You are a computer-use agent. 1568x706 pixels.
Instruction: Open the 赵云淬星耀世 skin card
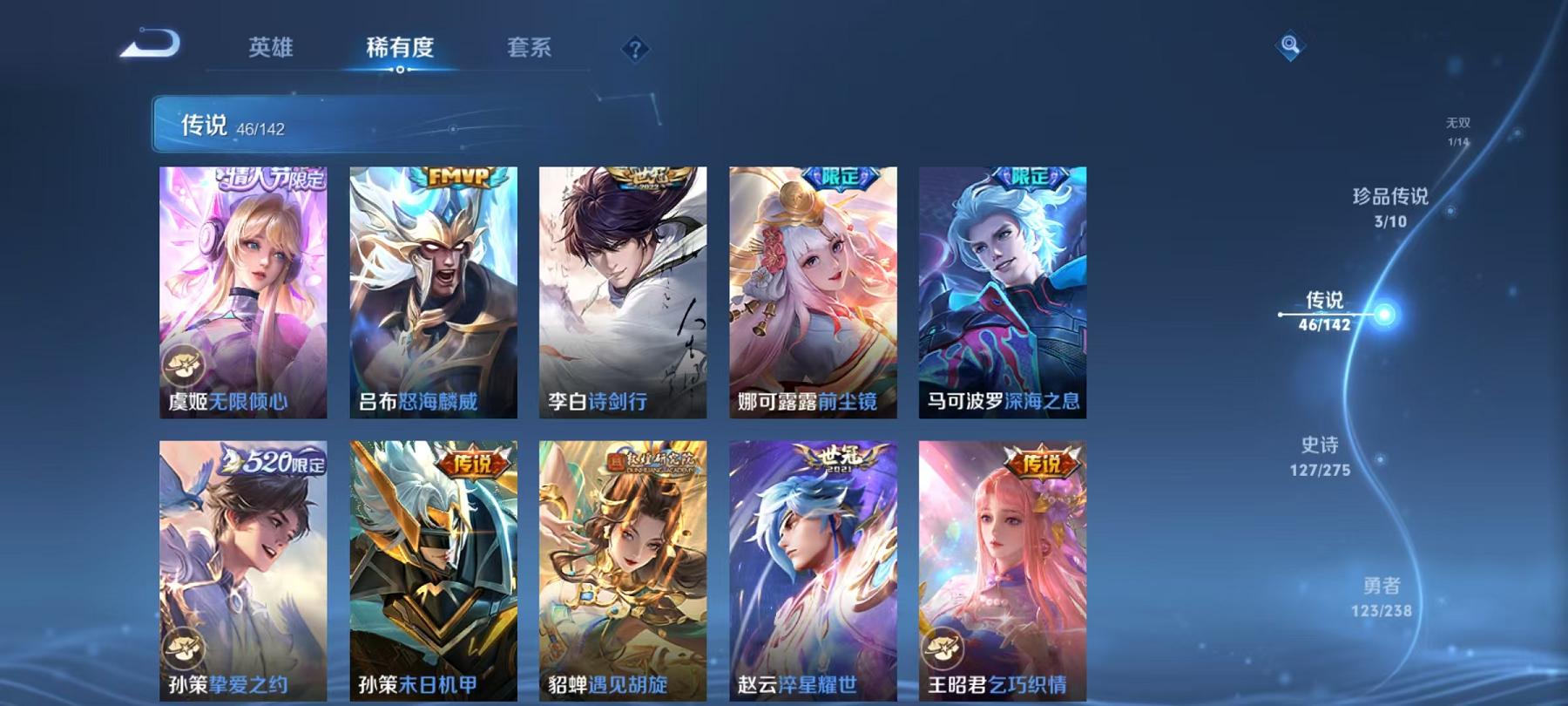[x=813, y=567]
